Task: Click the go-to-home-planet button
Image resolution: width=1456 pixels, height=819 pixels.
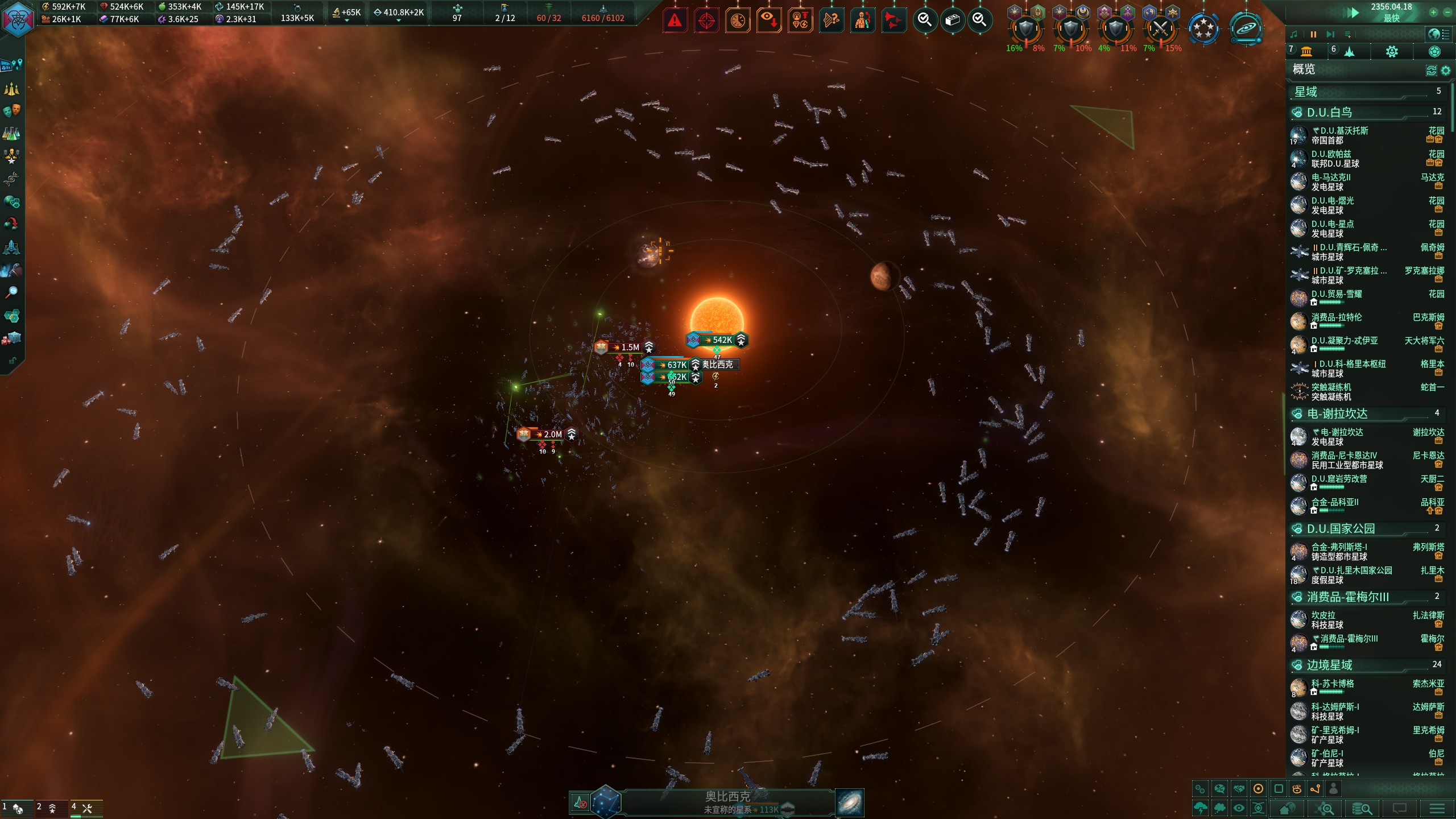Action: (x=1288, y=808)
